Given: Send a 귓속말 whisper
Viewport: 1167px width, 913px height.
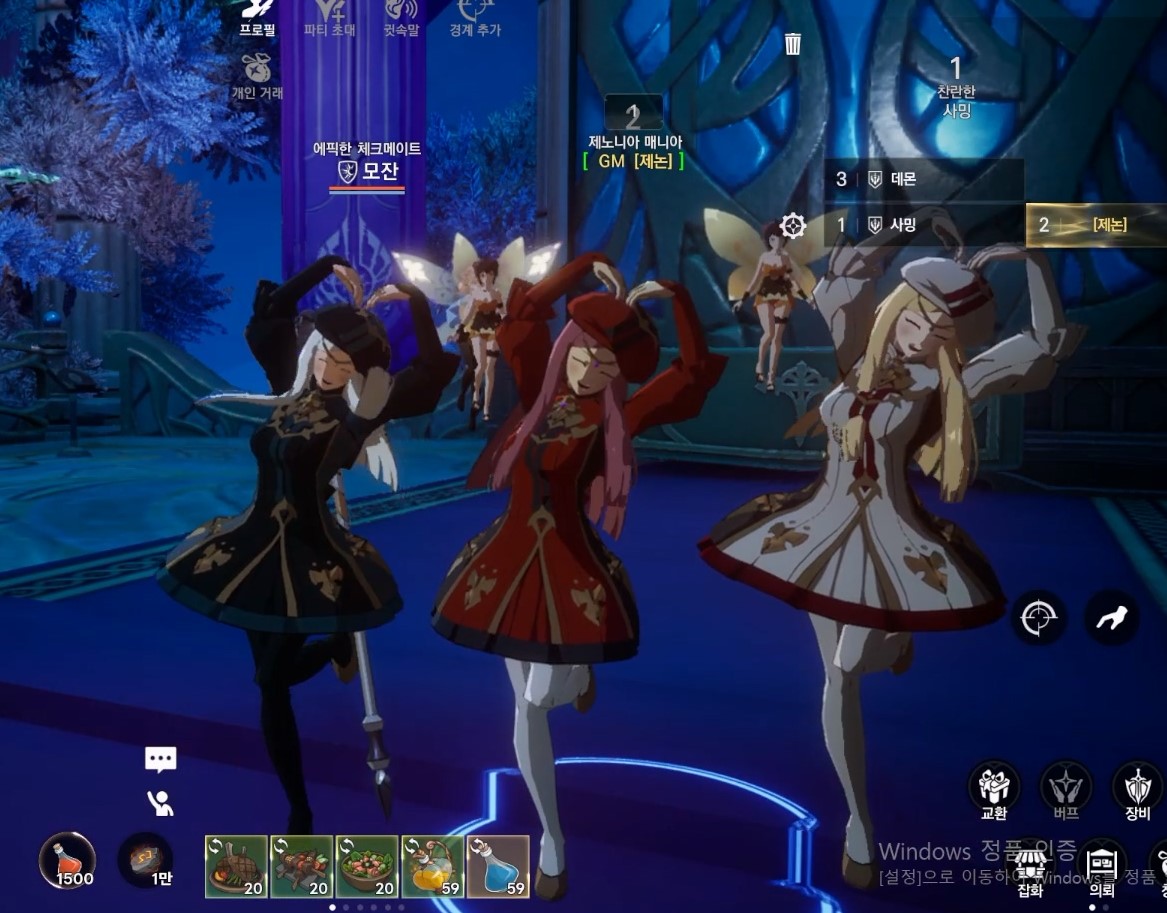Looking at the screenshot, I should click(x=401, y=18).
